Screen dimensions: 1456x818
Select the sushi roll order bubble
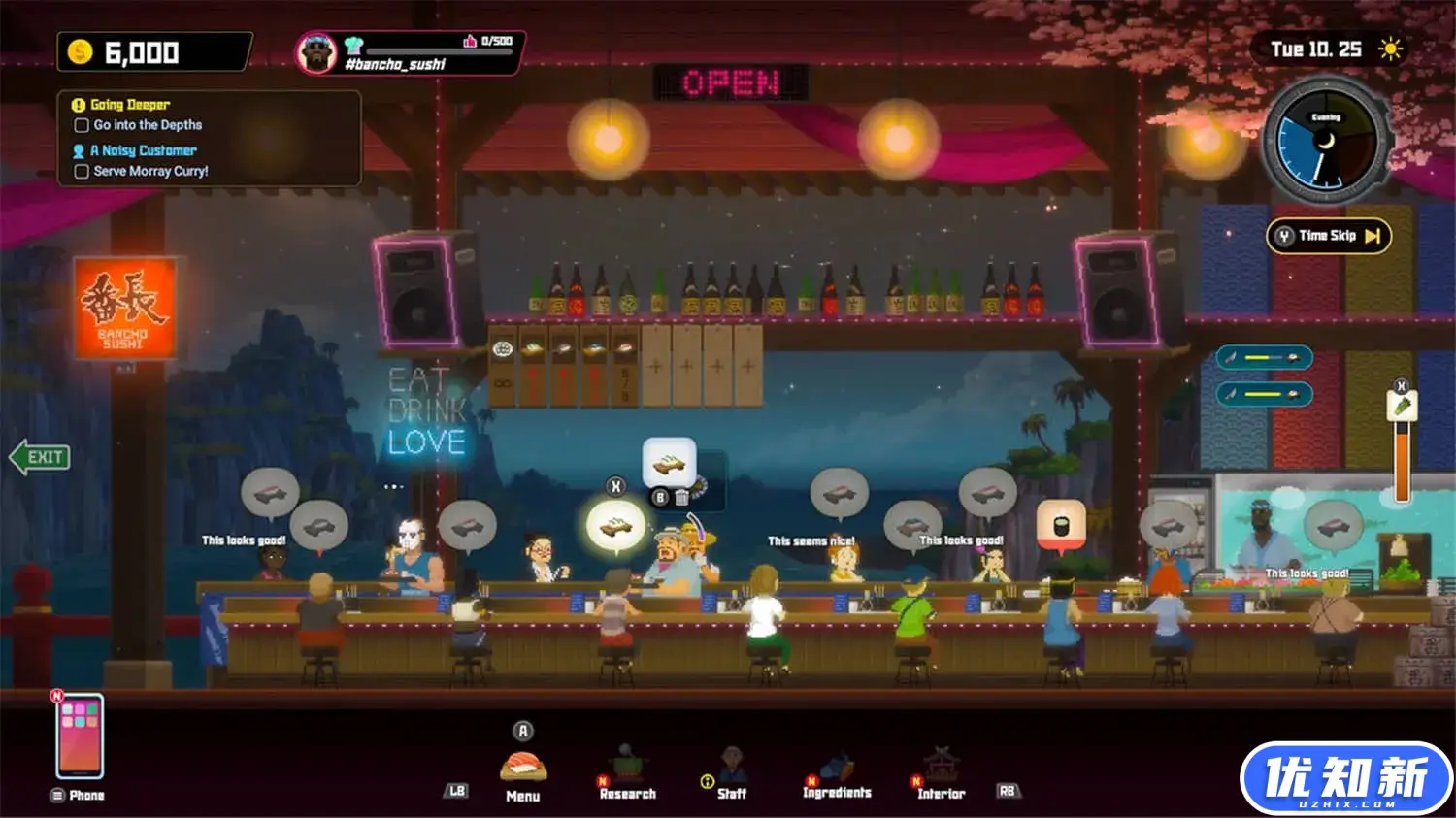1061,525
